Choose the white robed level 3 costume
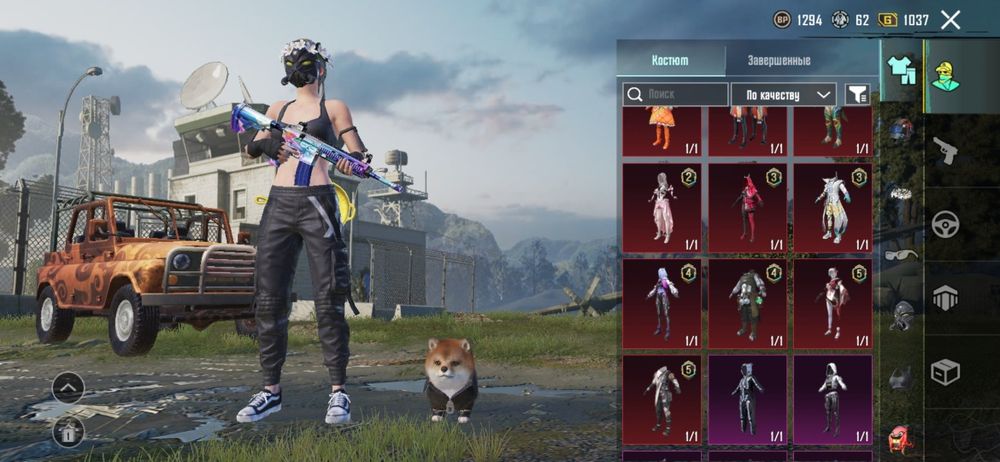 [x=832, y=207]
